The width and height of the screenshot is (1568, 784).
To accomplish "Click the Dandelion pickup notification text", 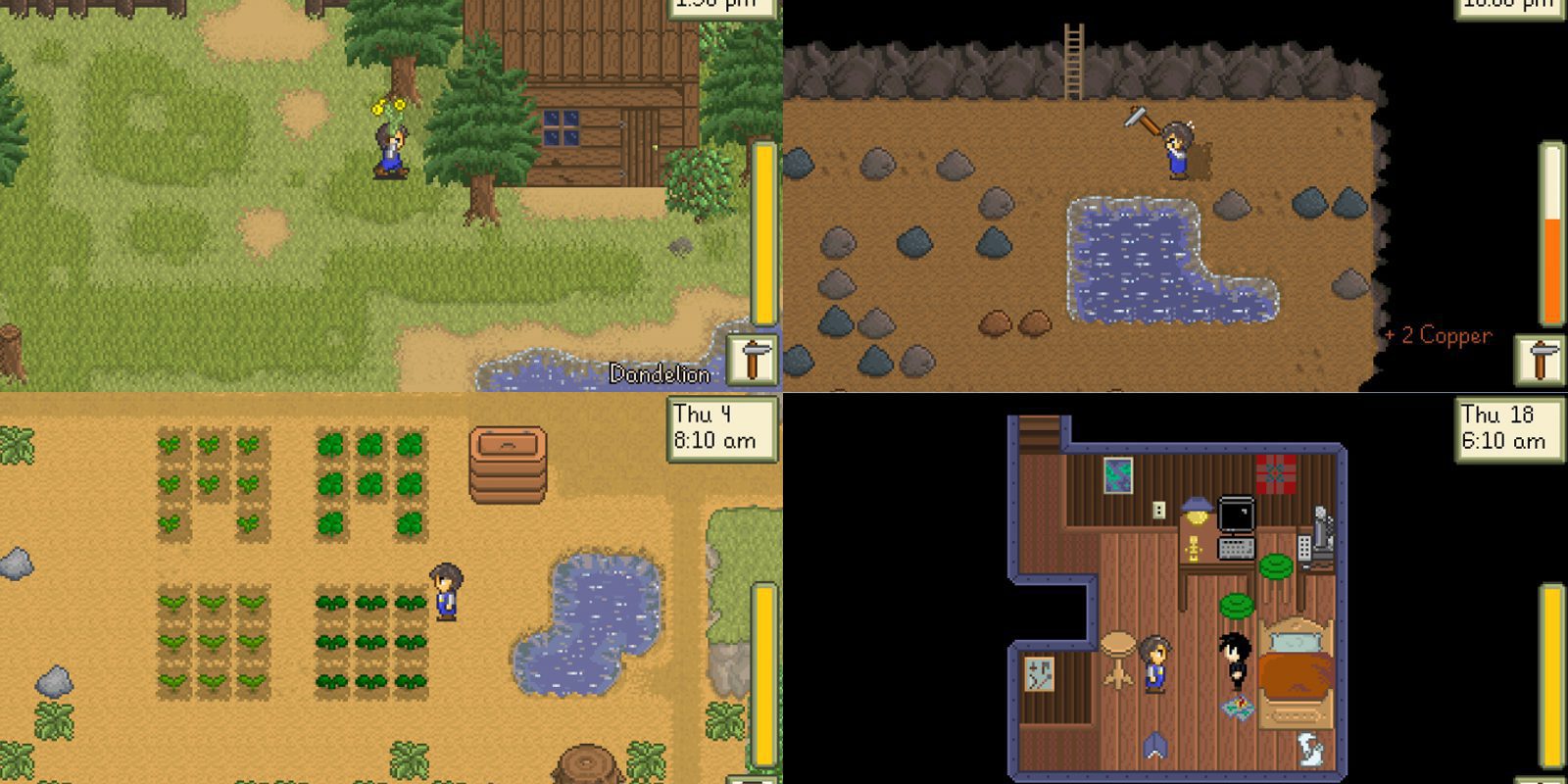I will pyautogui.click(x=660, y=373).
